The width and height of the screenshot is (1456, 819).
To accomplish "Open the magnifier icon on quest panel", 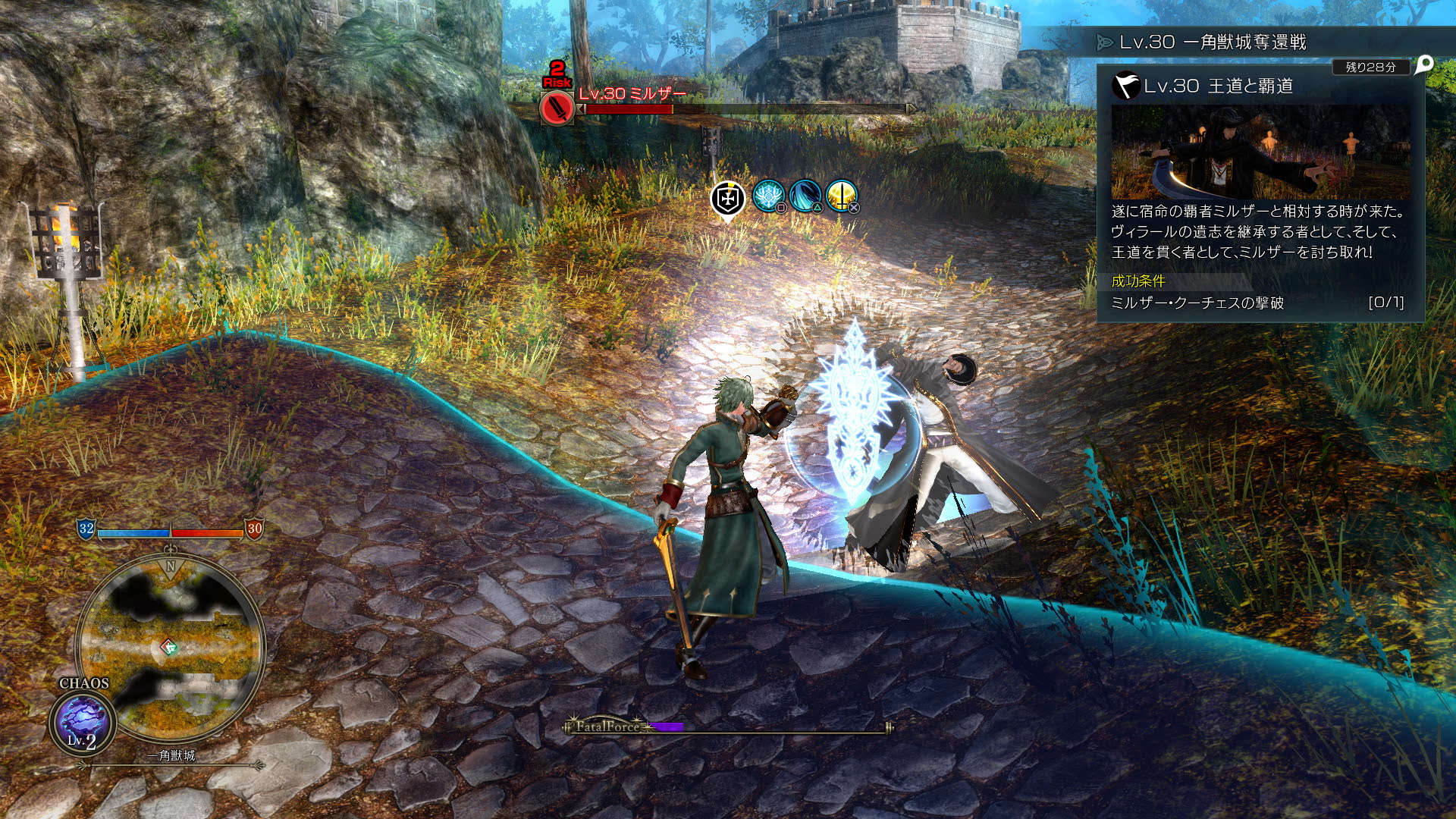I will [x=1423, y=64].
